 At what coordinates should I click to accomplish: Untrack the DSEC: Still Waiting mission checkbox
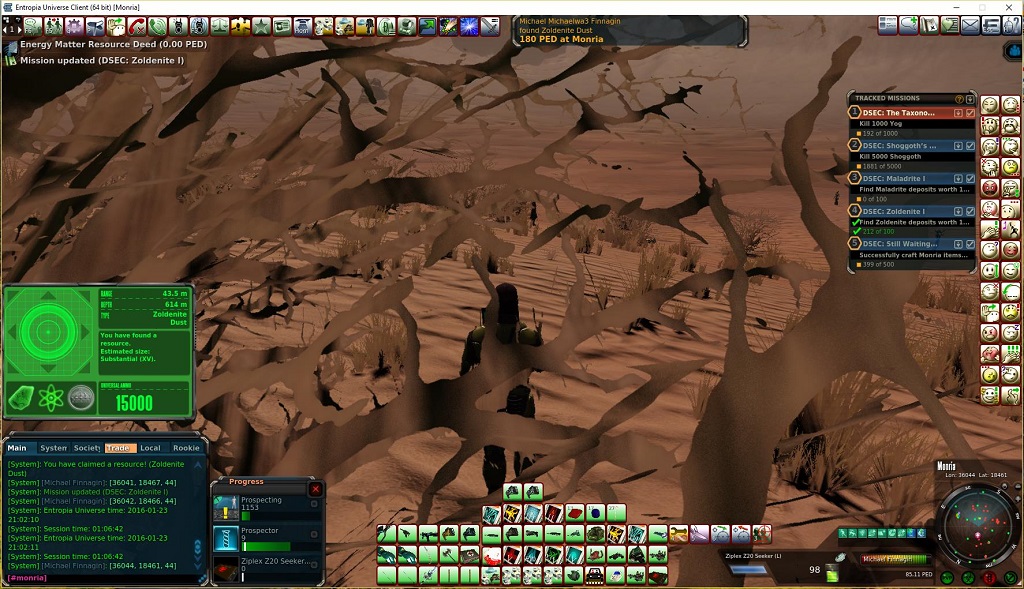[x=970, y=244]
